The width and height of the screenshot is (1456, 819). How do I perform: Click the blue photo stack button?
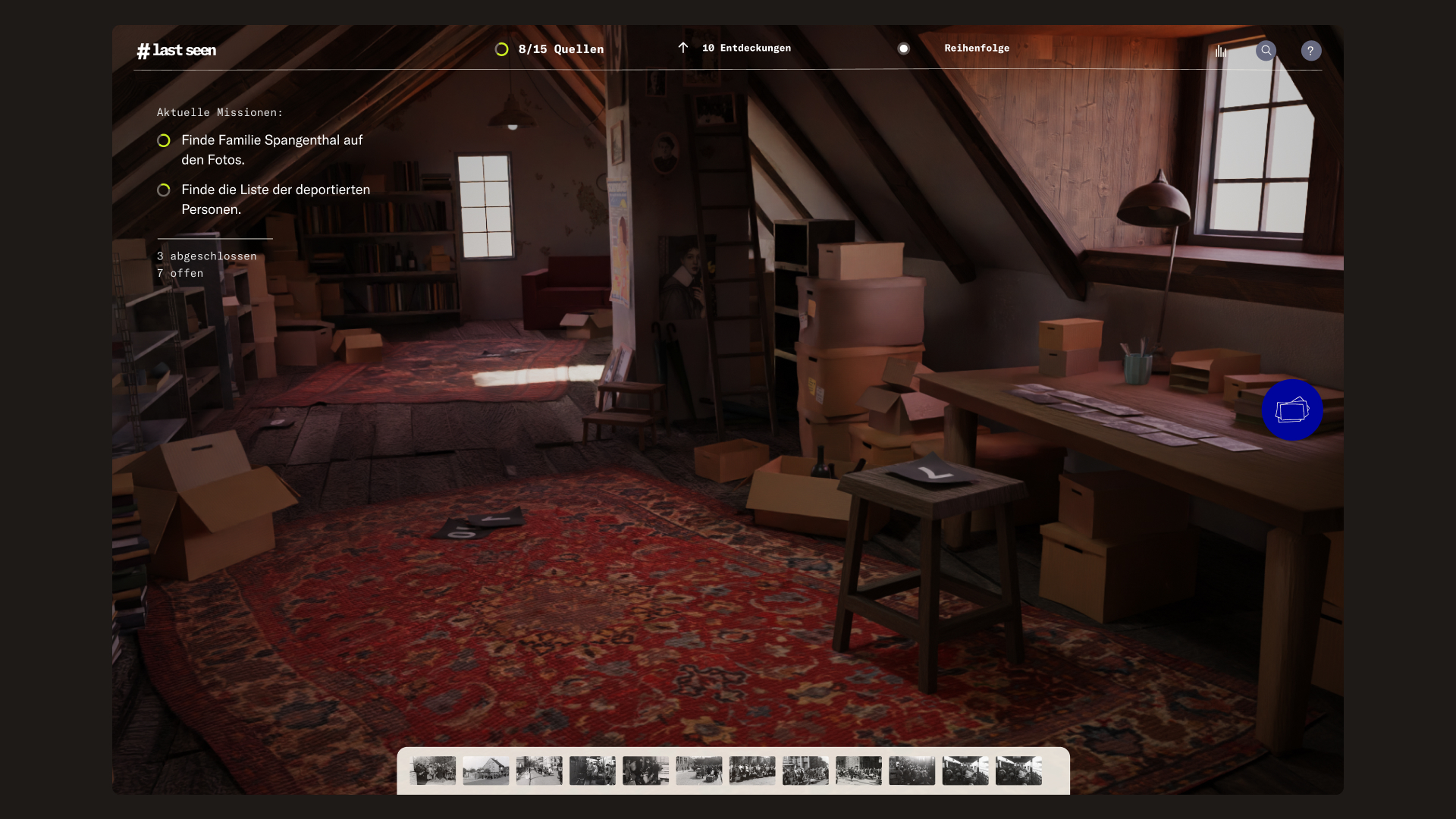[1291, 409]
